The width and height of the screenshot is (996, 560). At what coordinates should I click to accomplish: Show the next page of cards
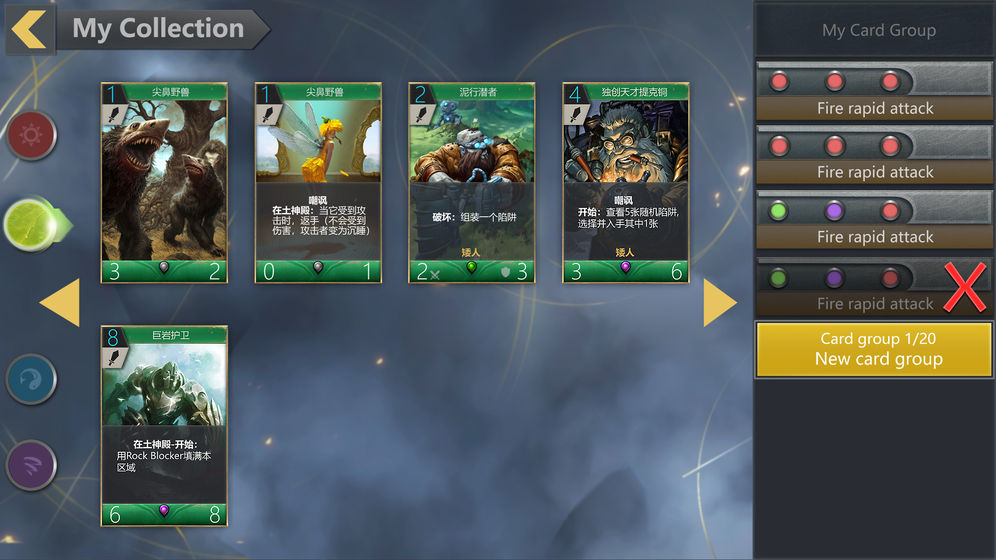720,303
